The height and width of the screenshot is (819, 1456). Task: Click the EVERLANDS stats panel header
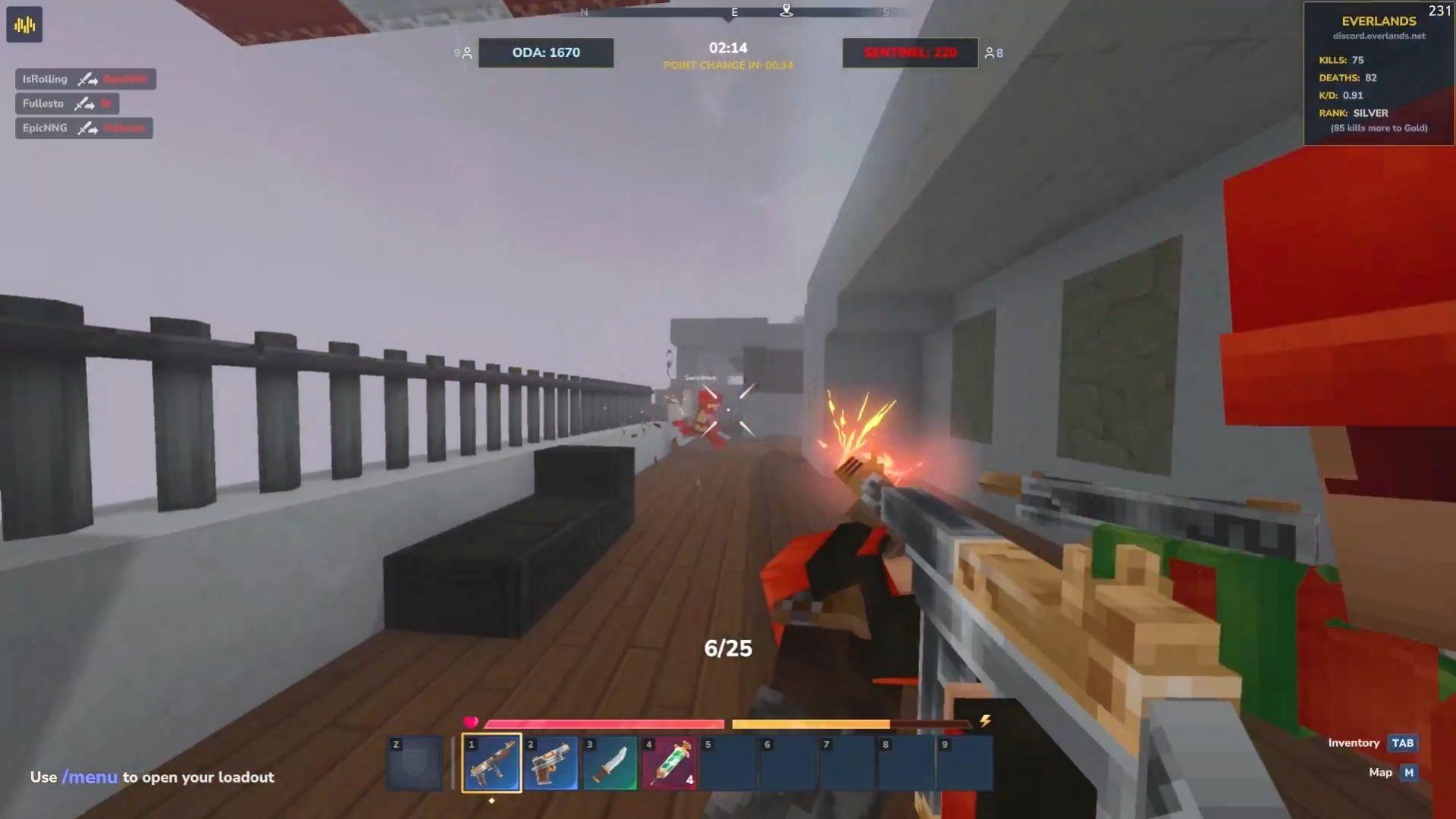(x=1378, y=20)
